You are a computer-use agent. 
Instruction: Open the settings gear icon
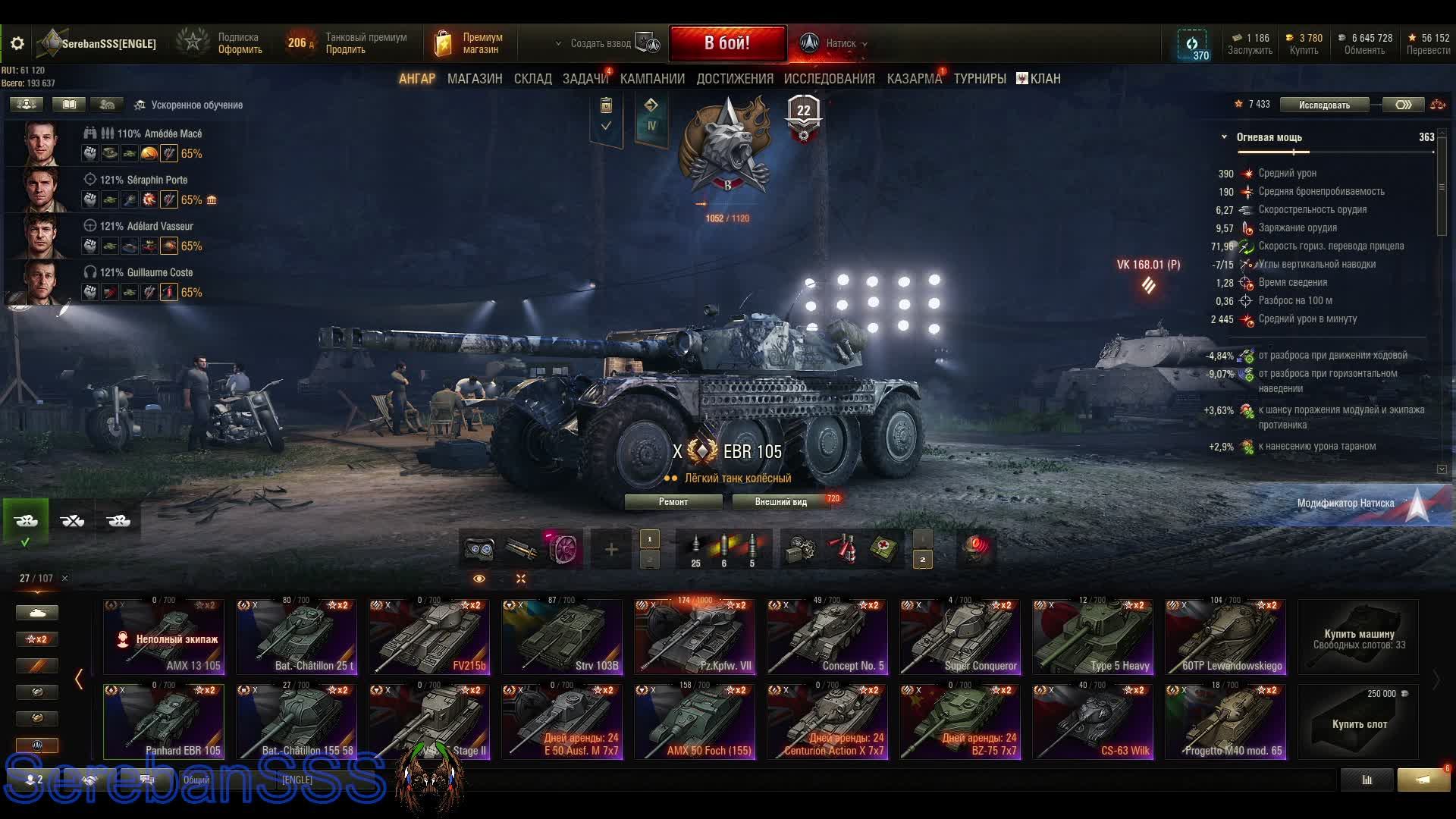pos(17,44)
